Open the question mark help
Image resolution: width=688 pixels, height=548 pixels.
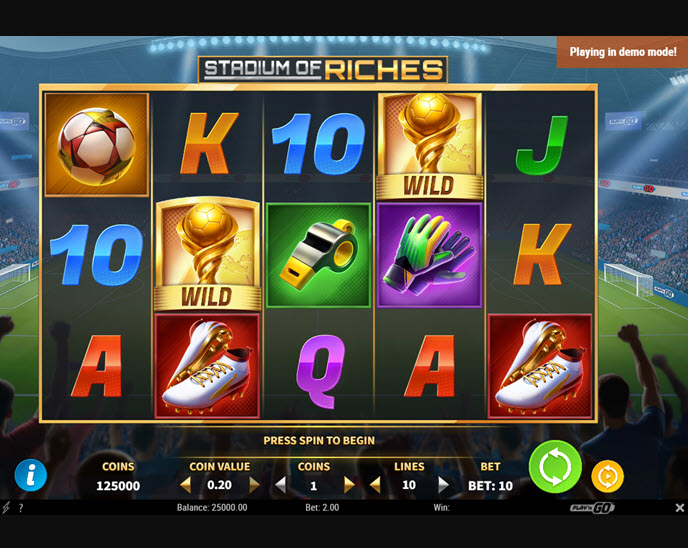pos(21,508)
